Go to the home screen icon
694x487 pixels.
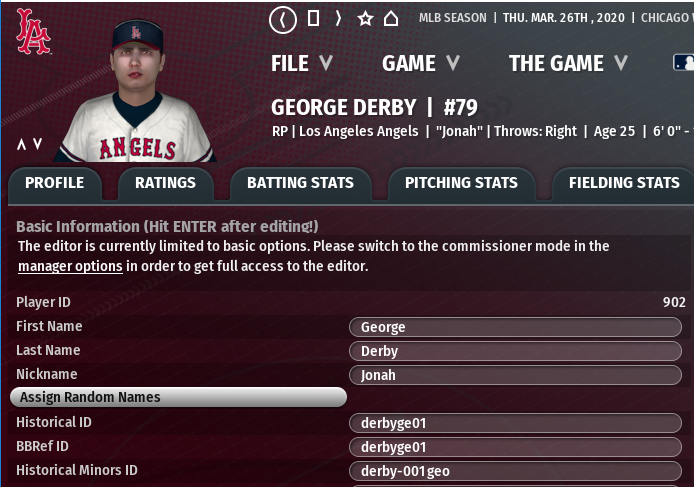click(391, 18)
